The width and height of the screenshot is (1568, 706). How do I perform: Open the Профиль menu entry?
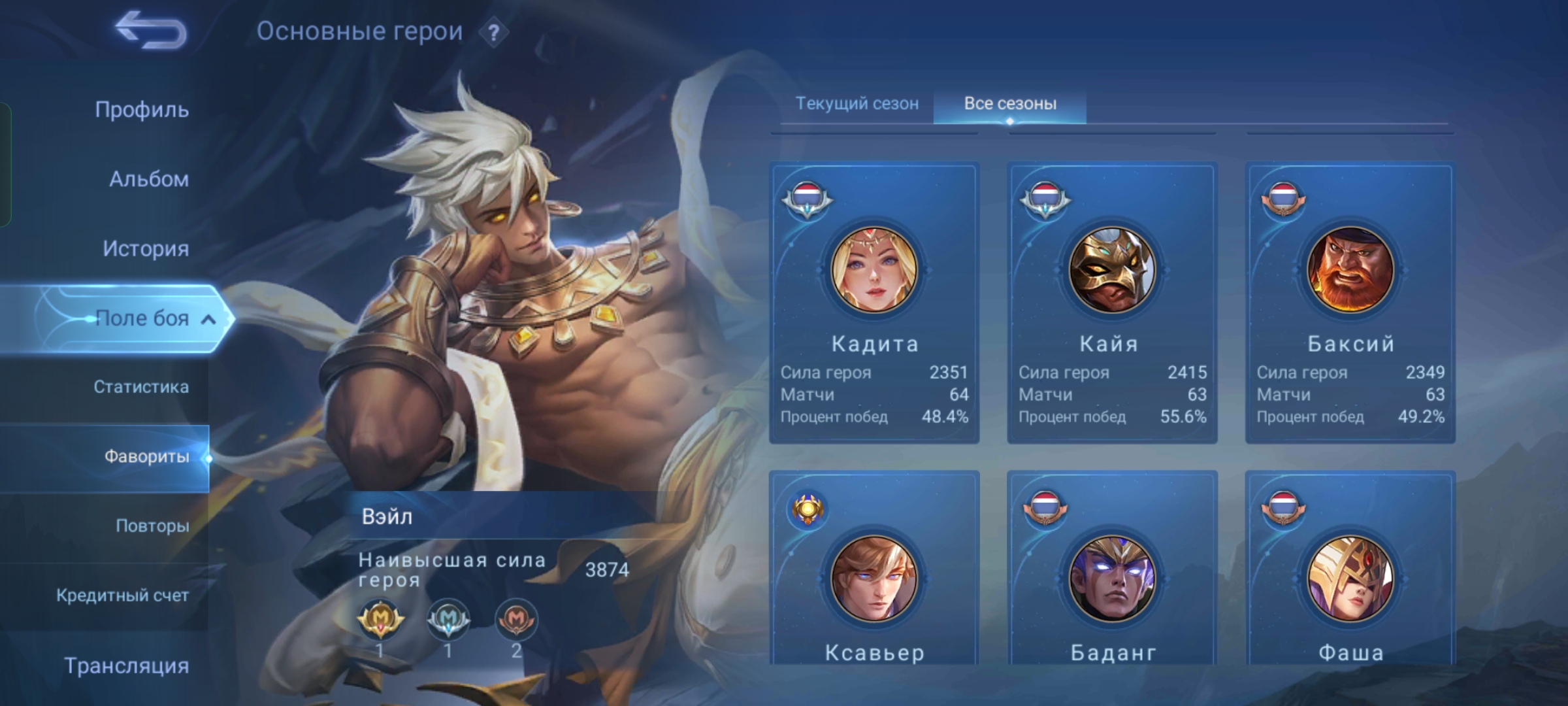click(x=142, y=109)
